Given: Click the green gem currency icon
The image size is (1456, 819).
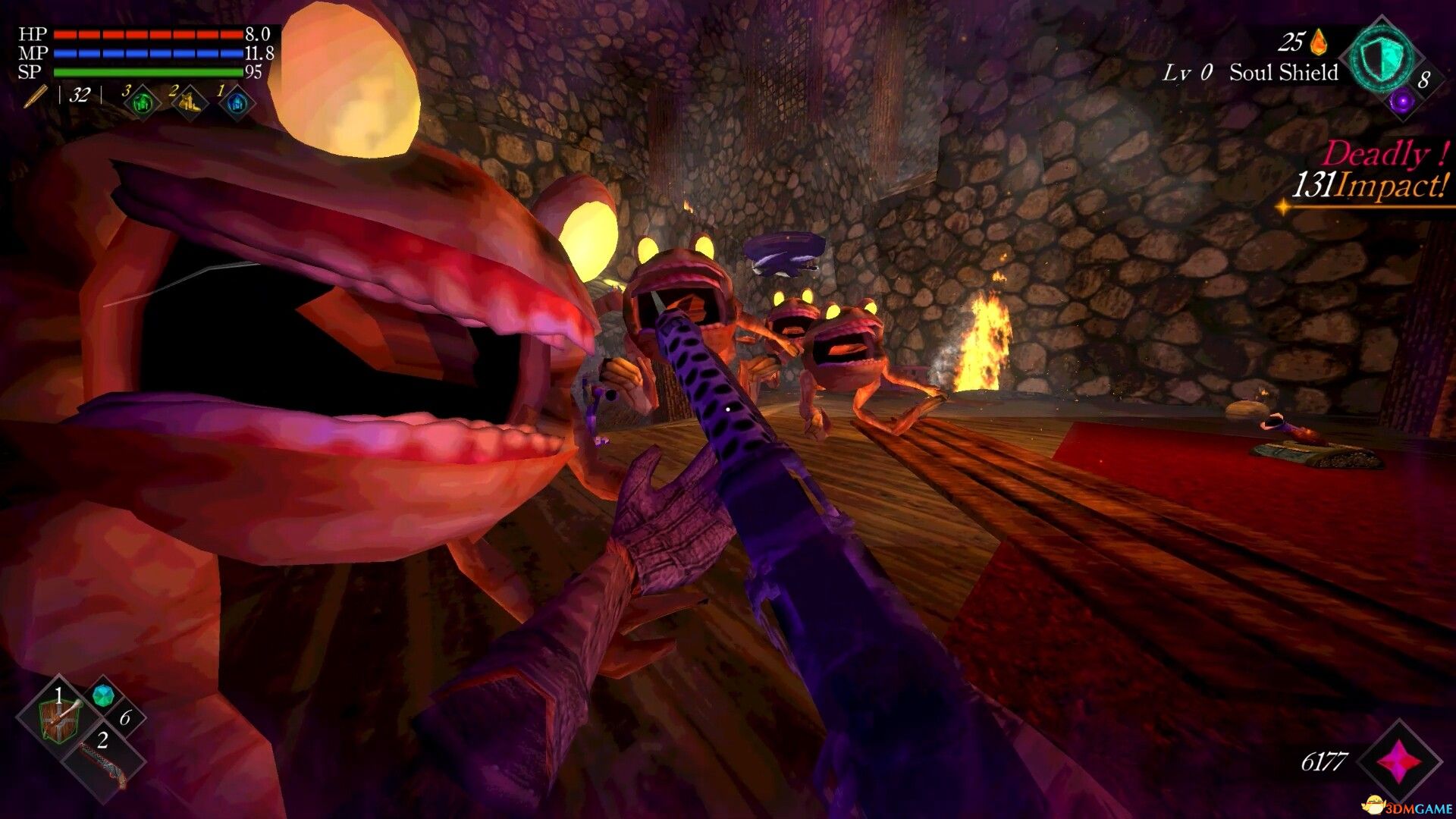Looking at the screenshot, I should point(104,695).
